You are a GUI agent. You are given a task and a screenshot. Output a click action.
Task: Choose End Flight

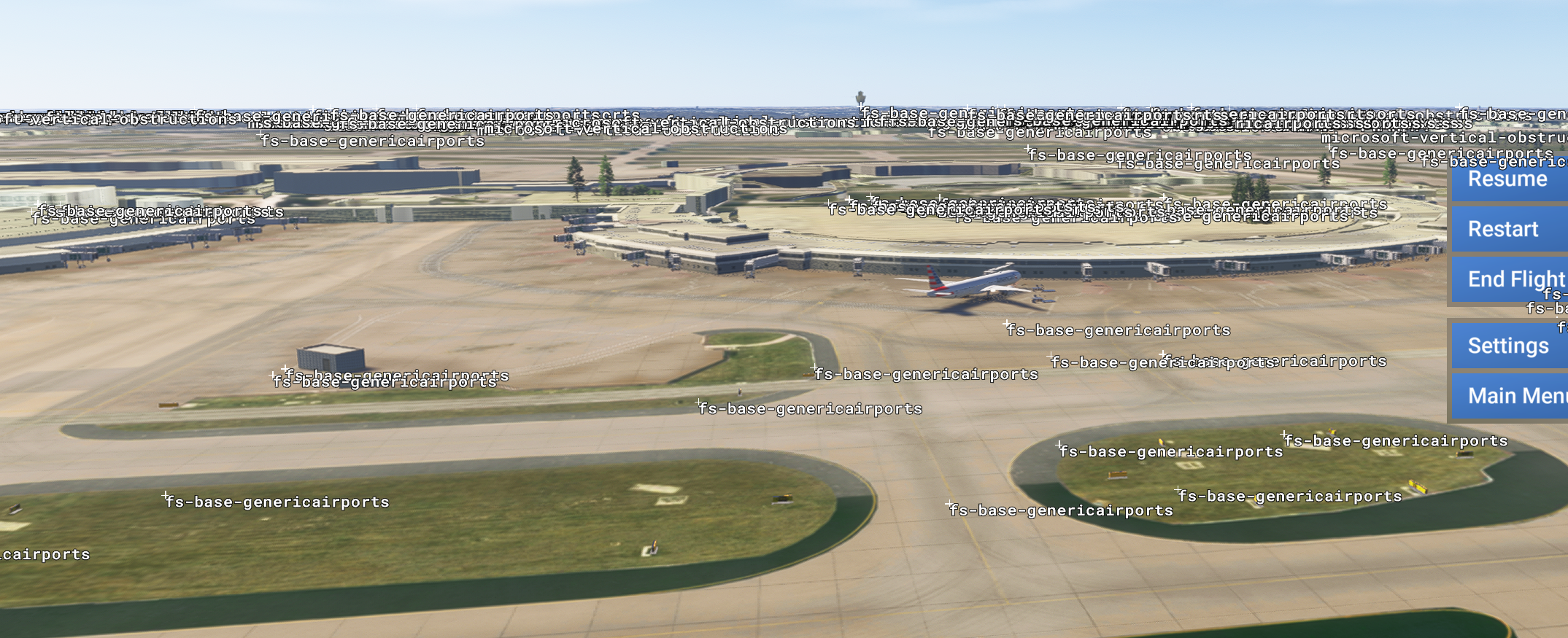[1507, 279]
